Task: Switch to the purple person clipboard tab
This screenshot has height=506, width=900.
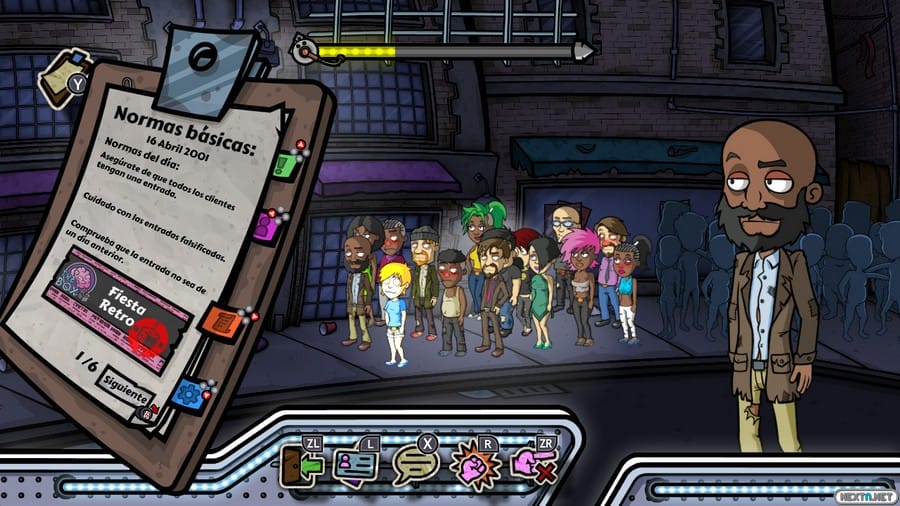Action: coord(267,226)
